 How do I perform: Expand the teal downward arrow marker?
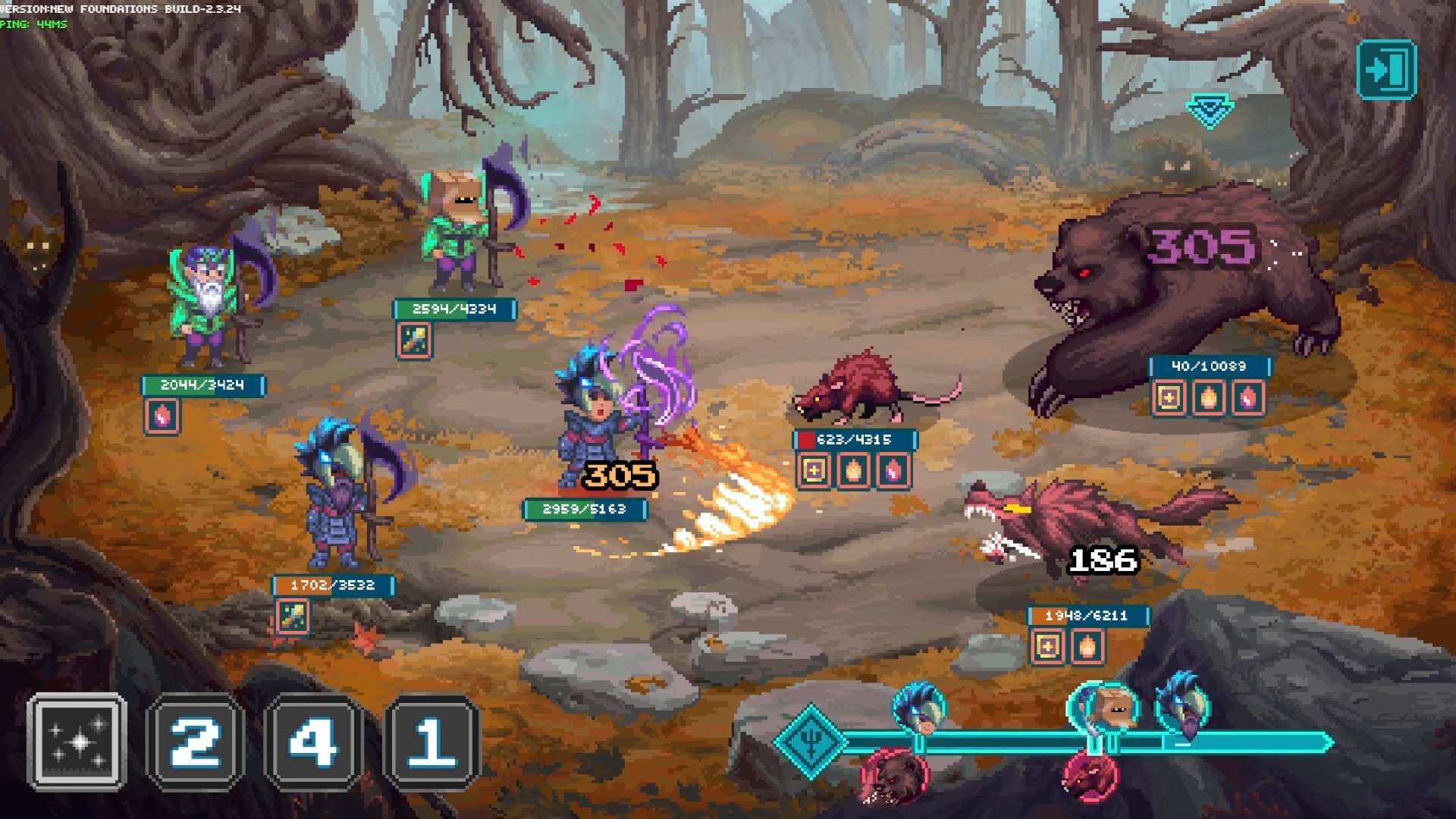click(x=1210, y=111)
